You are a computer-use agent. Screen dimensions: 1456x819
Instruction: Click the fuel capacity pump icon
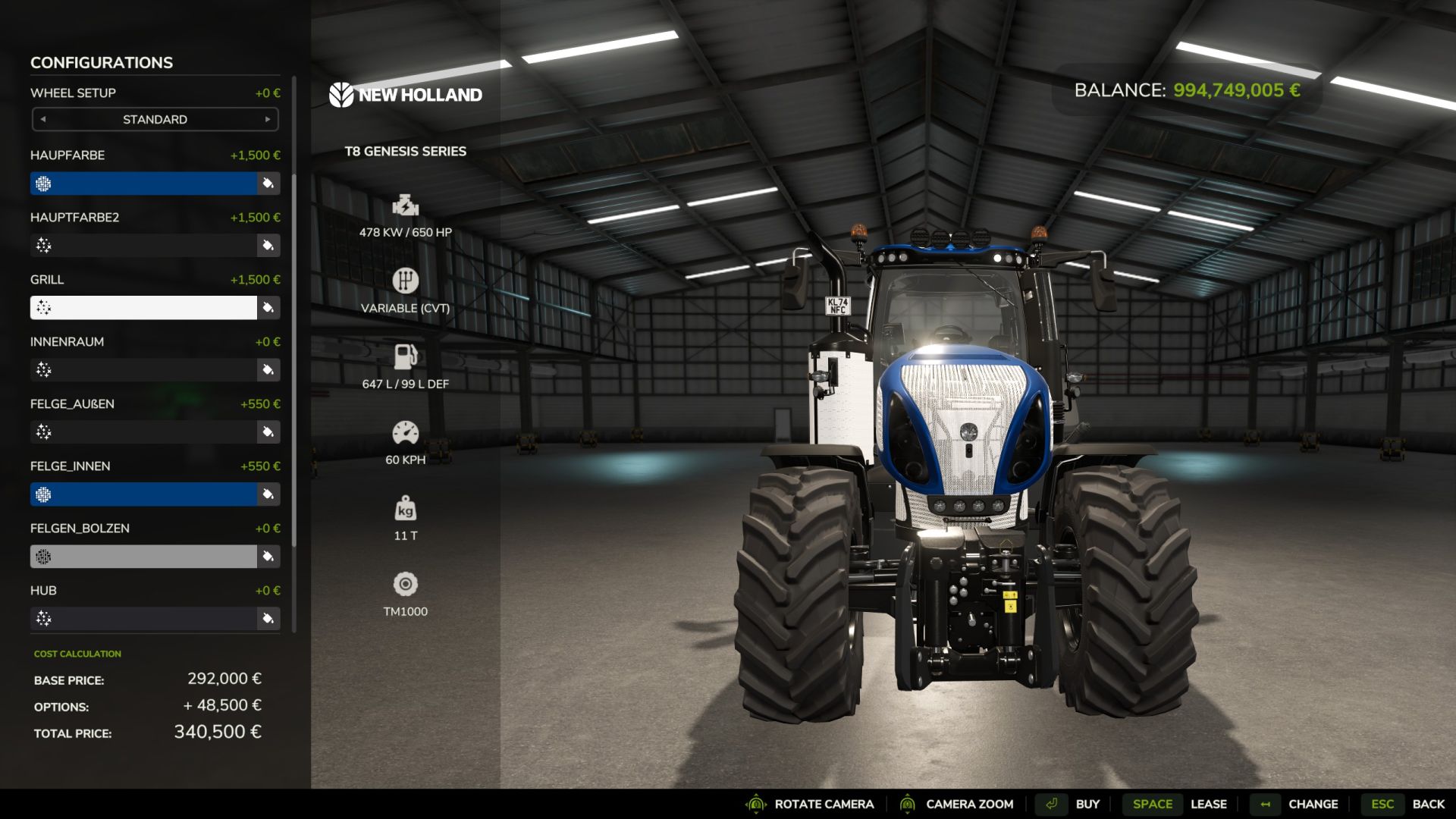(406, 356)
